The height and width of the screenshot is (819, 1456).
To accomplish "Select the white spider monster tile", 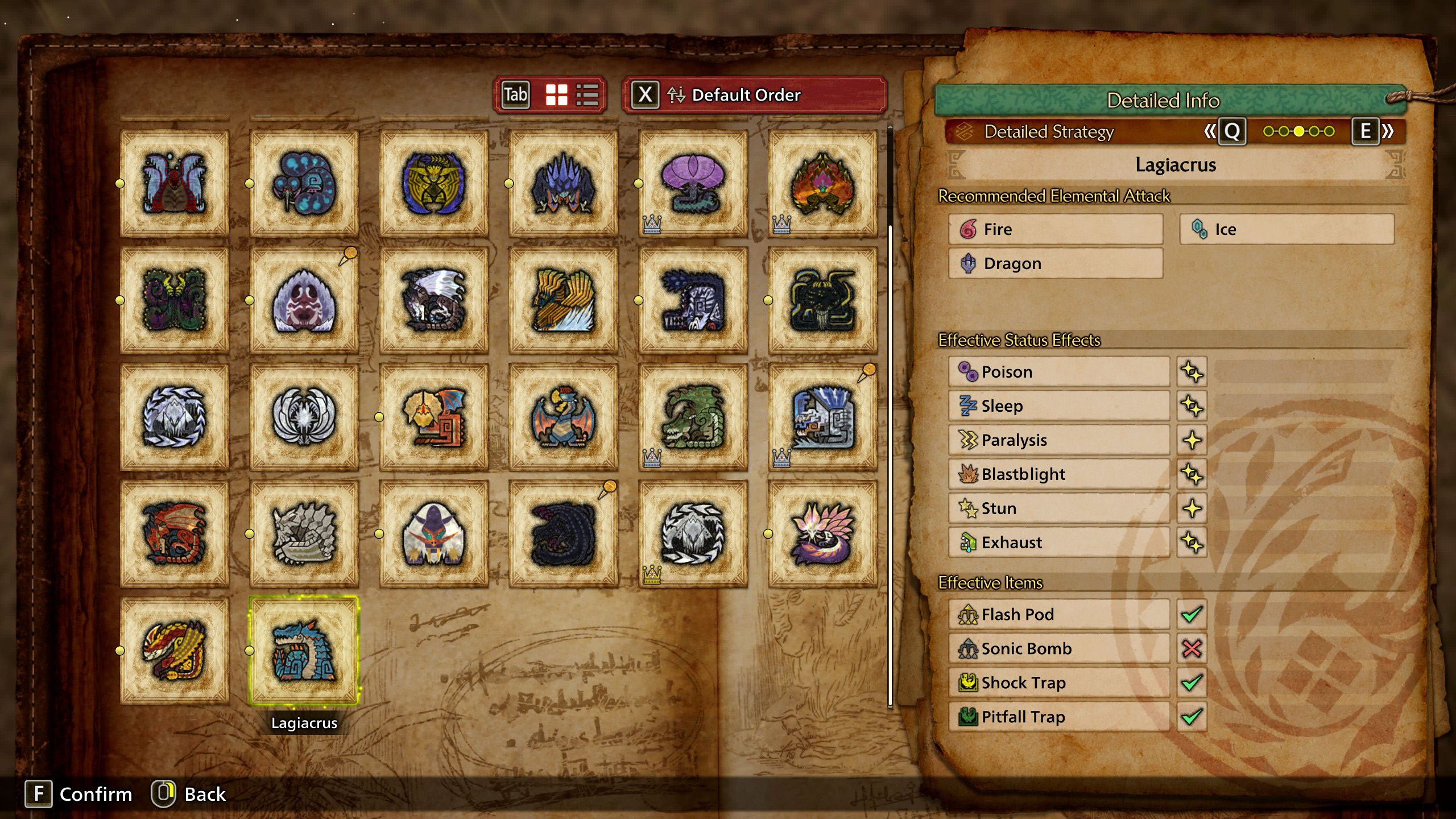I will (304, 300).
